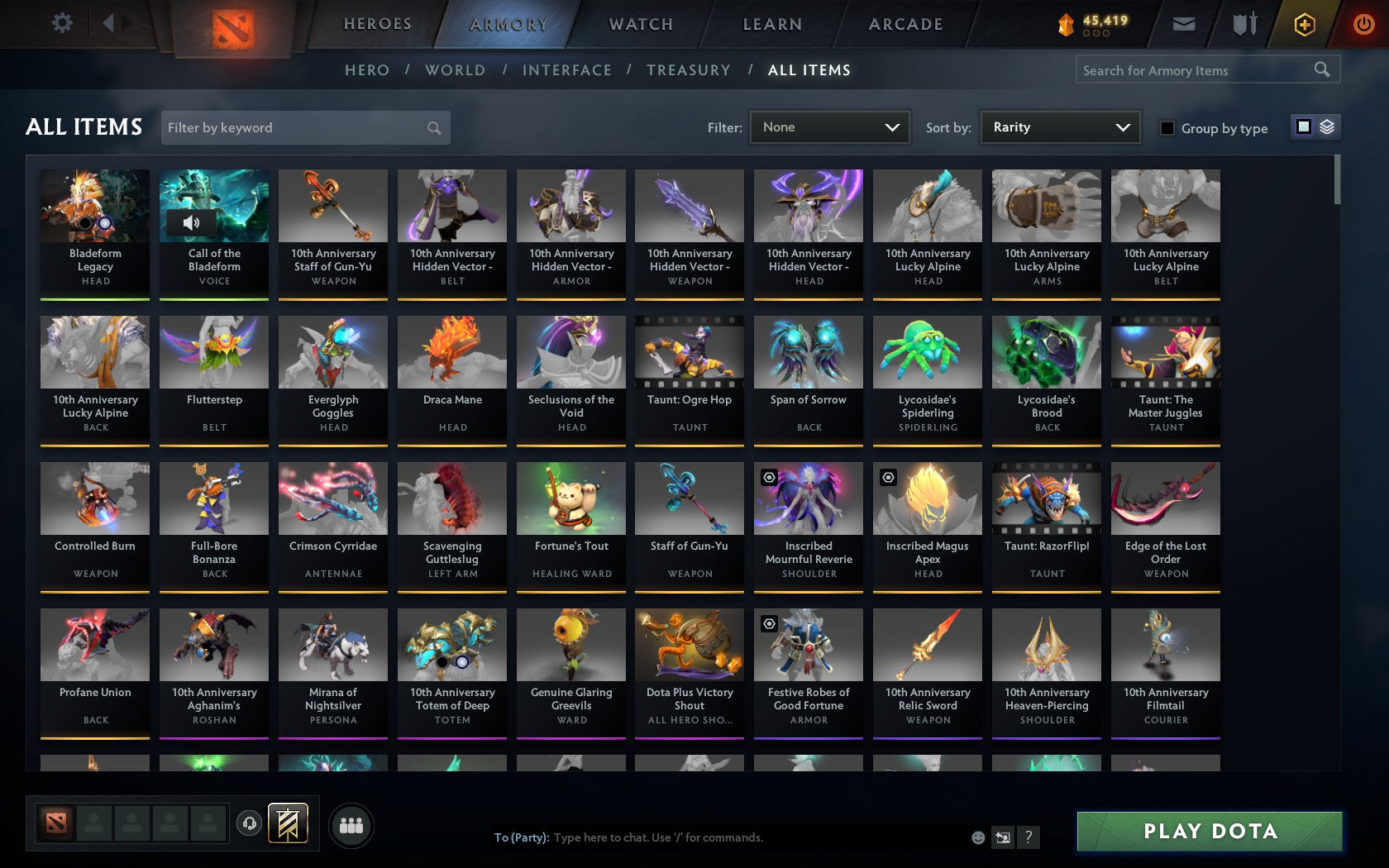
Task: Open the armory shield and sword icon
Action: (1243, 24)
